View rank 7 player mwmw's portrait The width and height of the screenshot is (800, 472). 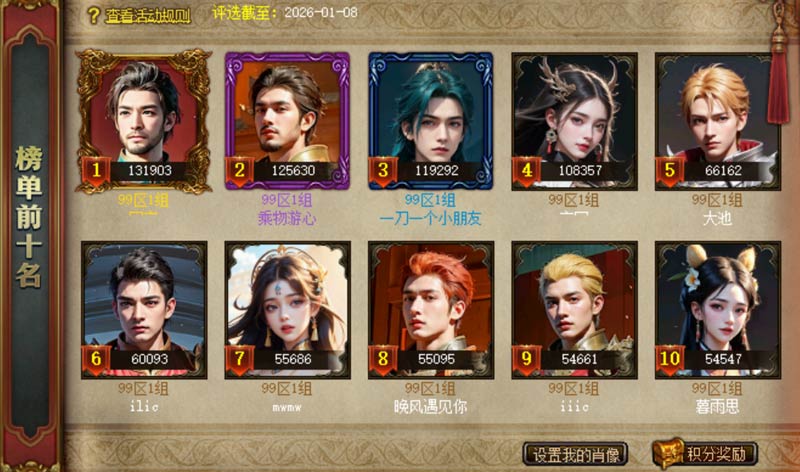tap(288, 307)
